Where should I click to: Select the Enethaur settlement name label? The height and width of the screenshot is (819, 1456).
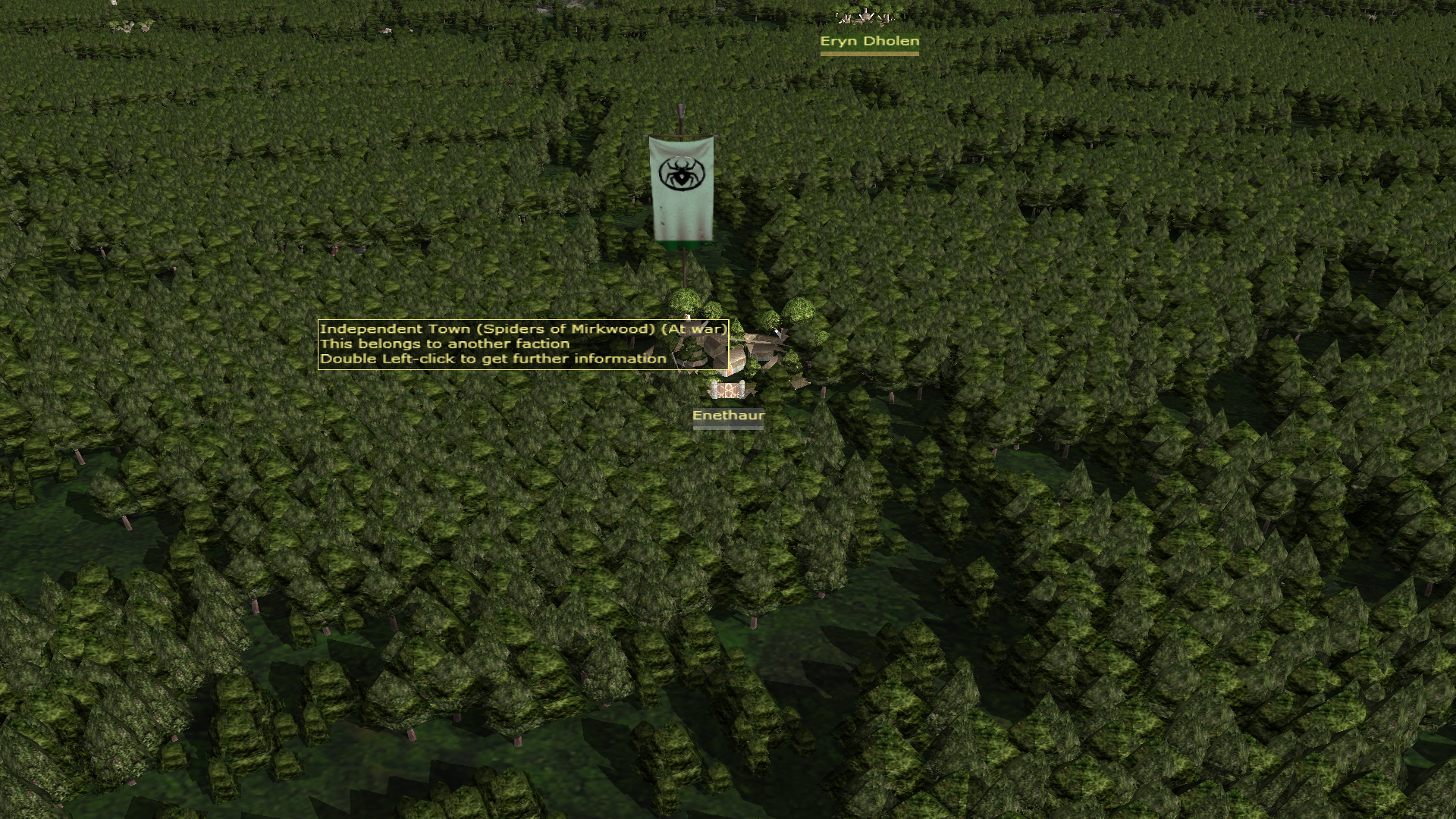click(728, 416)
